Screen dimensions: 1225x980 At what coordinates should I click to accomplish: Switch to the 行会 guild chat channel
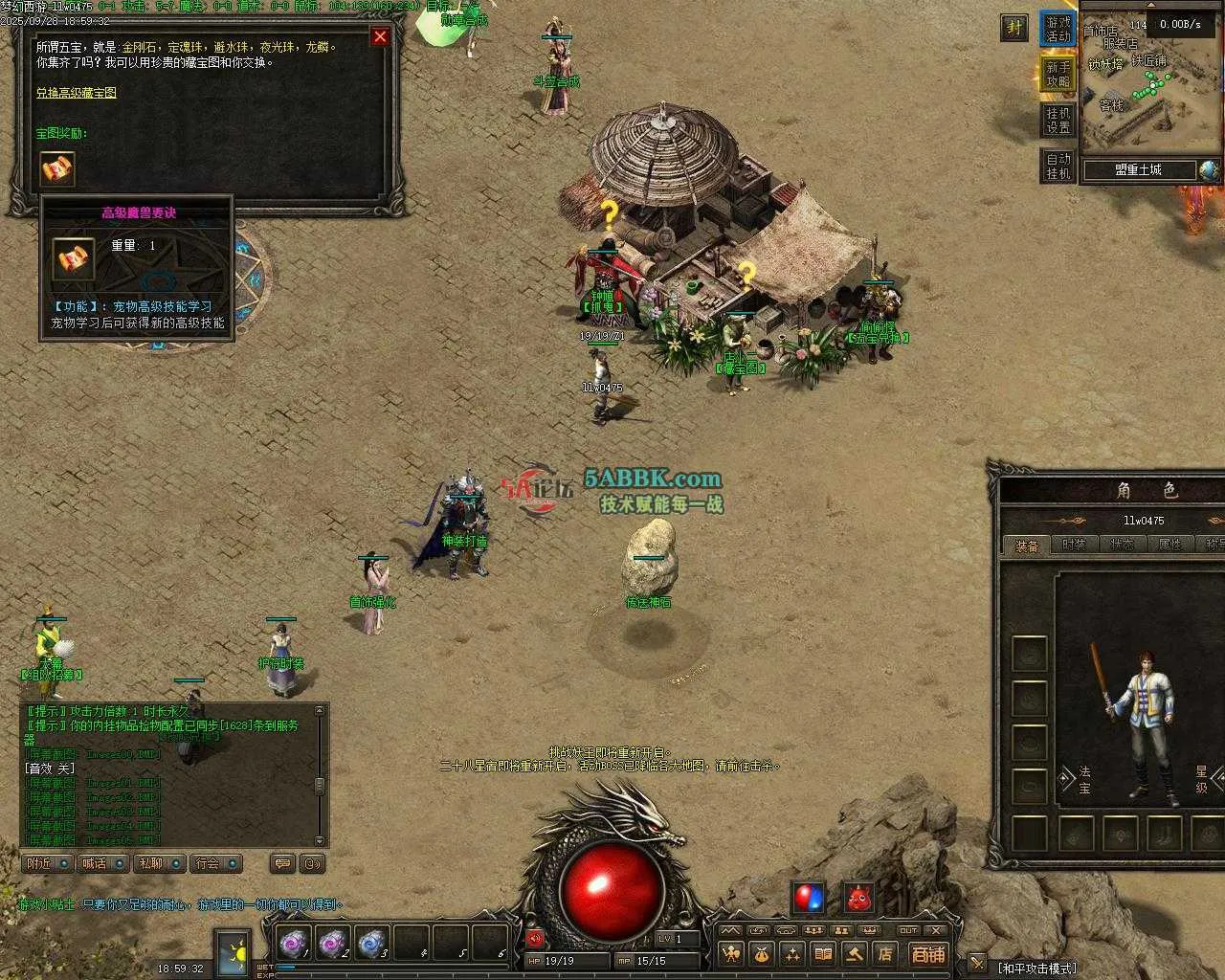215,863
